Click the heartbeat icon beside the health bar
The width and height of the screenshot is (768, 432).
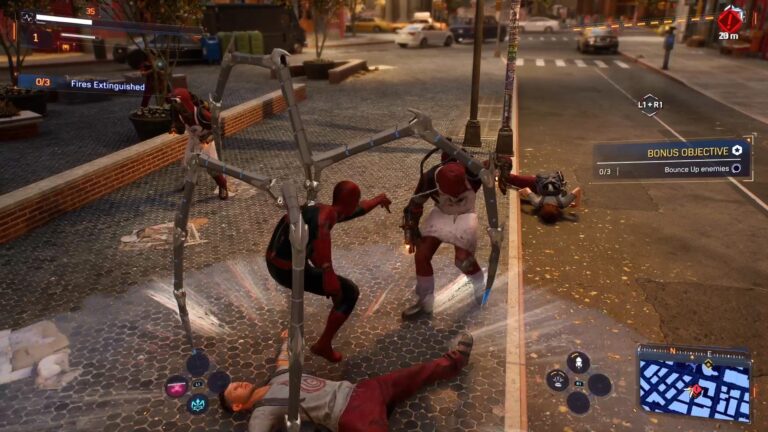(x=26, y=17)
